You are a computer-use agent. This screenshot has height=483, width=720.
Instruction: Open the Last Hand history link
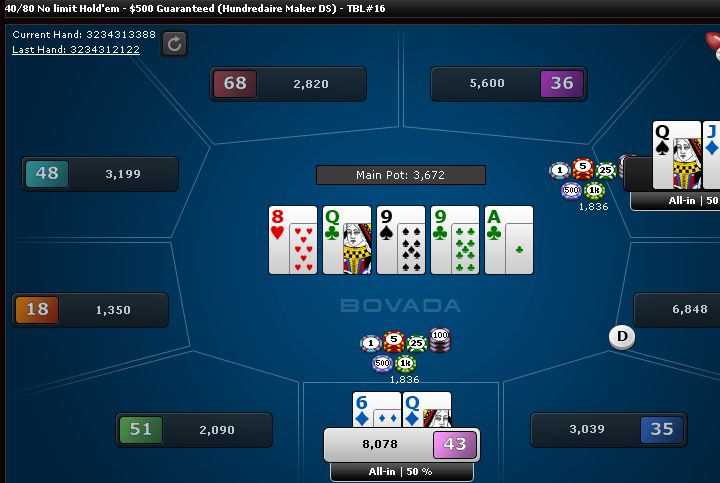click(75, 49)
